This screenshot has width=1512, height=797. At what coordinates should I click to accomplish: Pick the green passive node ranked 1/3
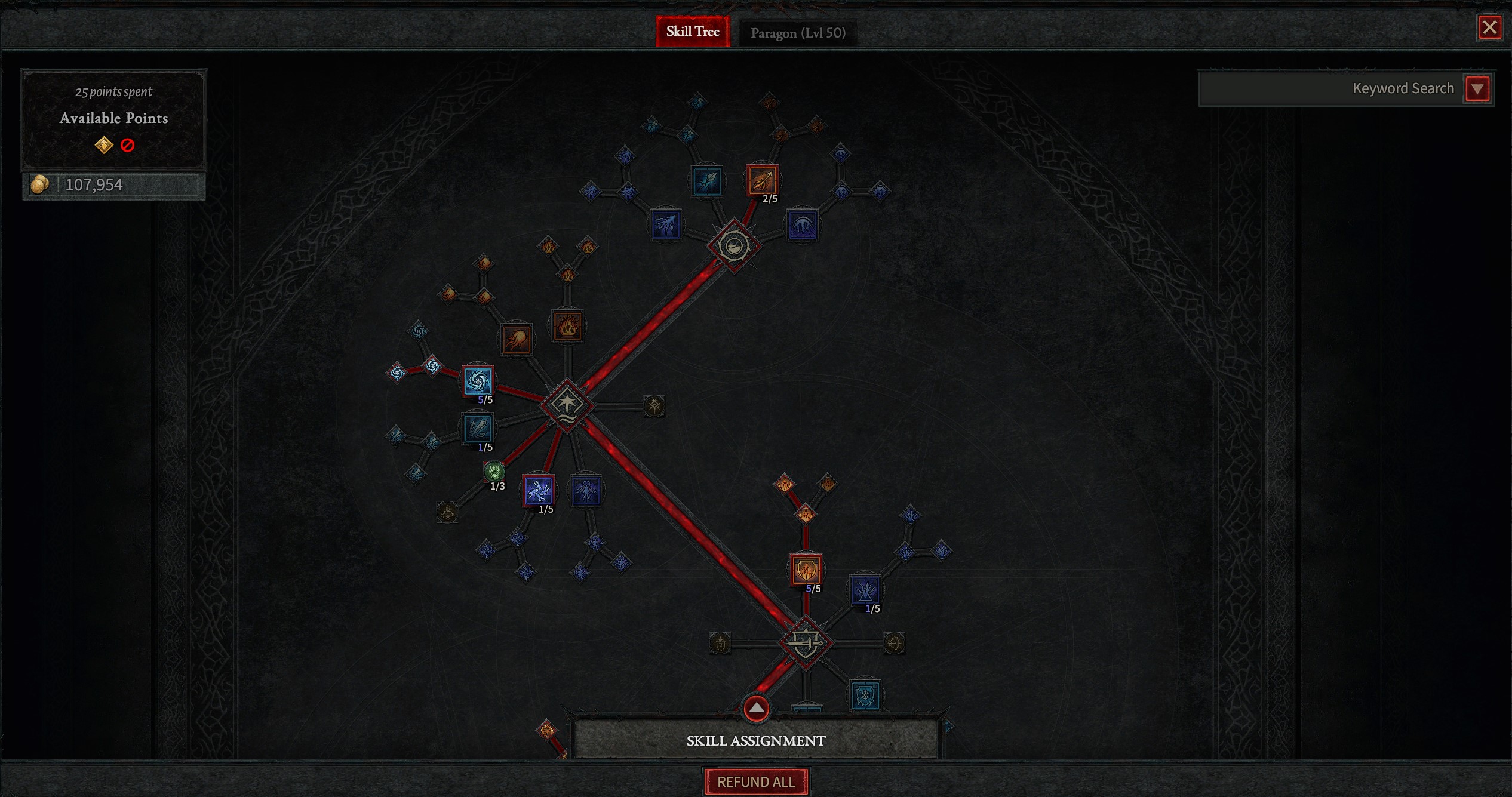(x=494, y=471)
